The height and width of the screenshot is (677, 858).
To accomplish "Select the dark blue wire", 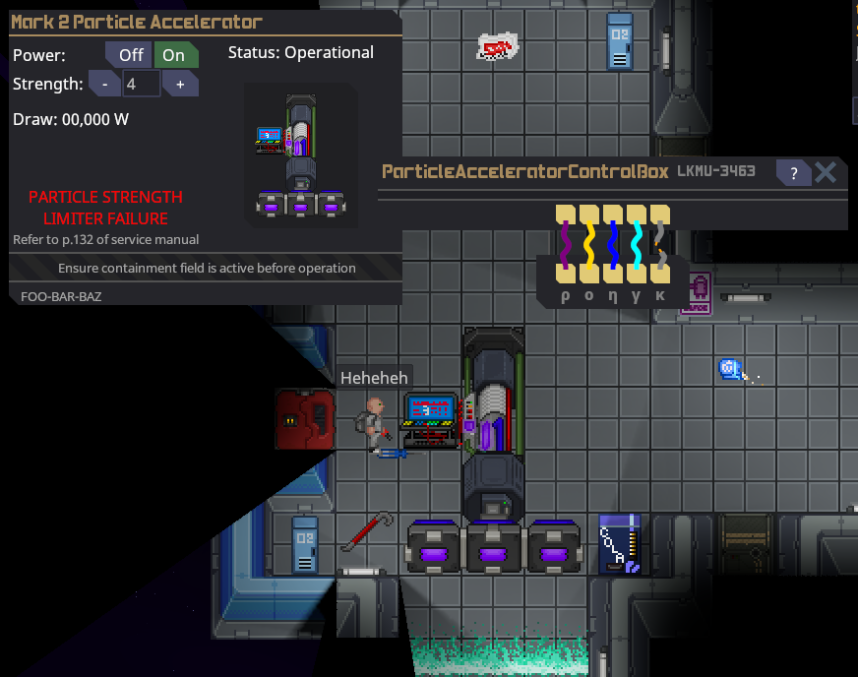I will point(612,246).
